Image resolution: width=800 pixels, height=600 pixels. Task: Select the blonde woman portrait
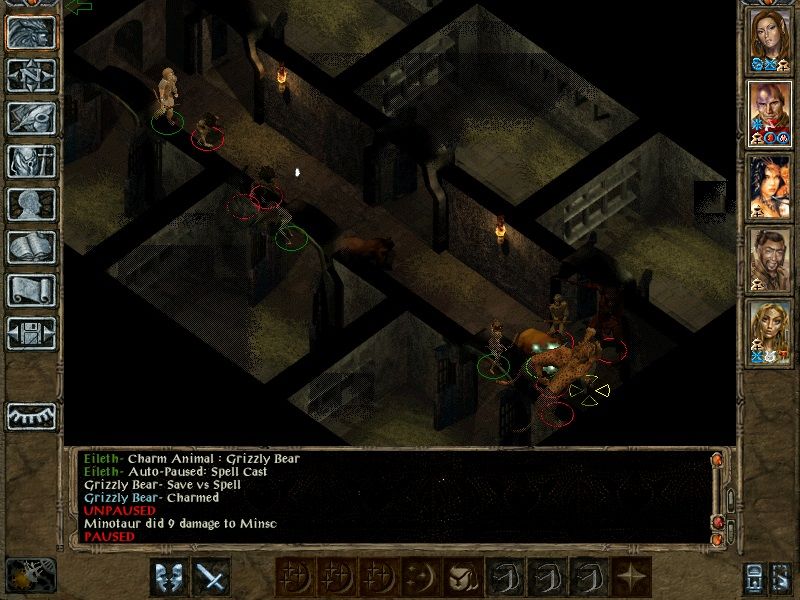[770, 330]
